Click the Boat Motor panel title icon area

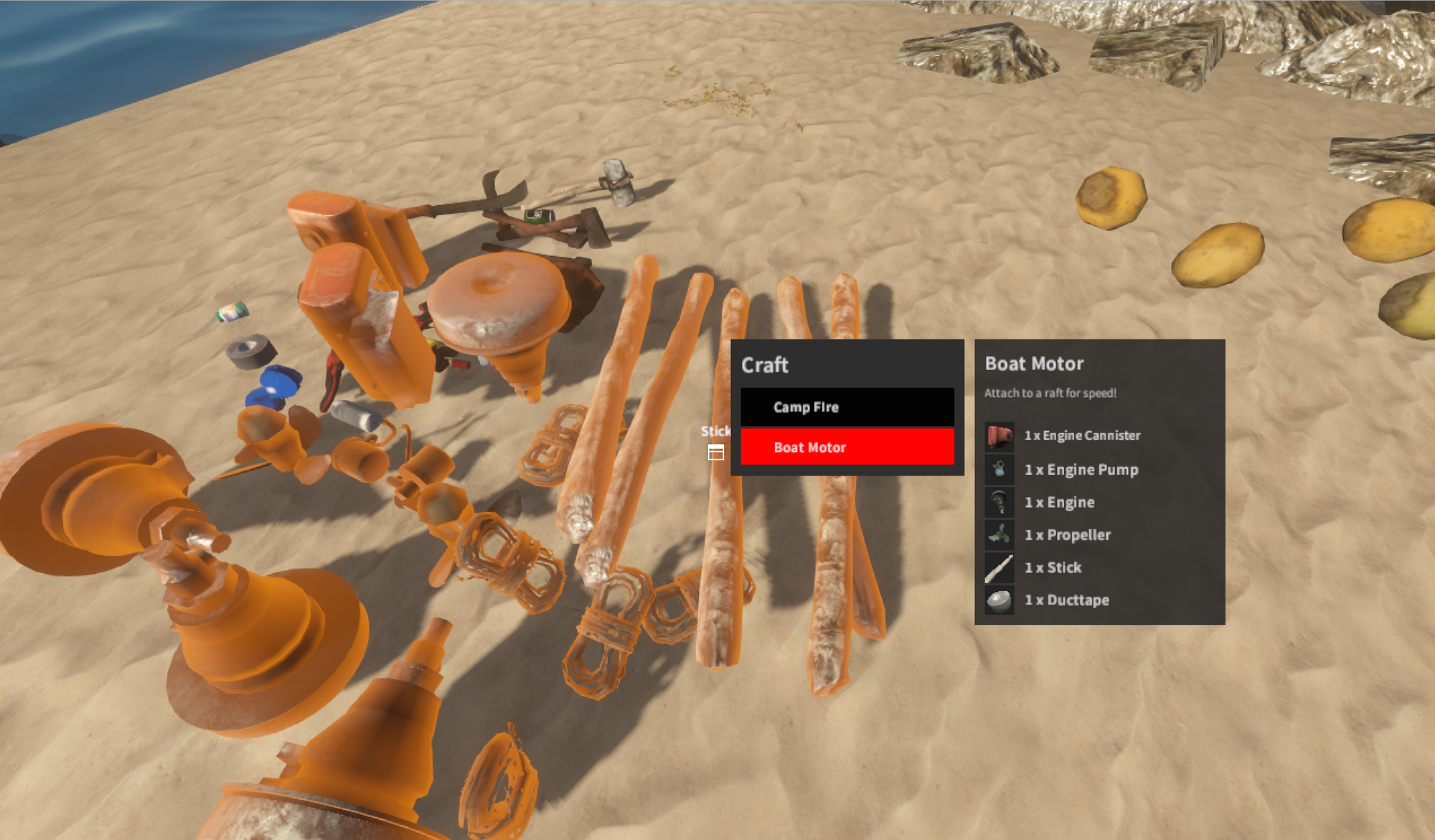click(x=1033, y=364)
